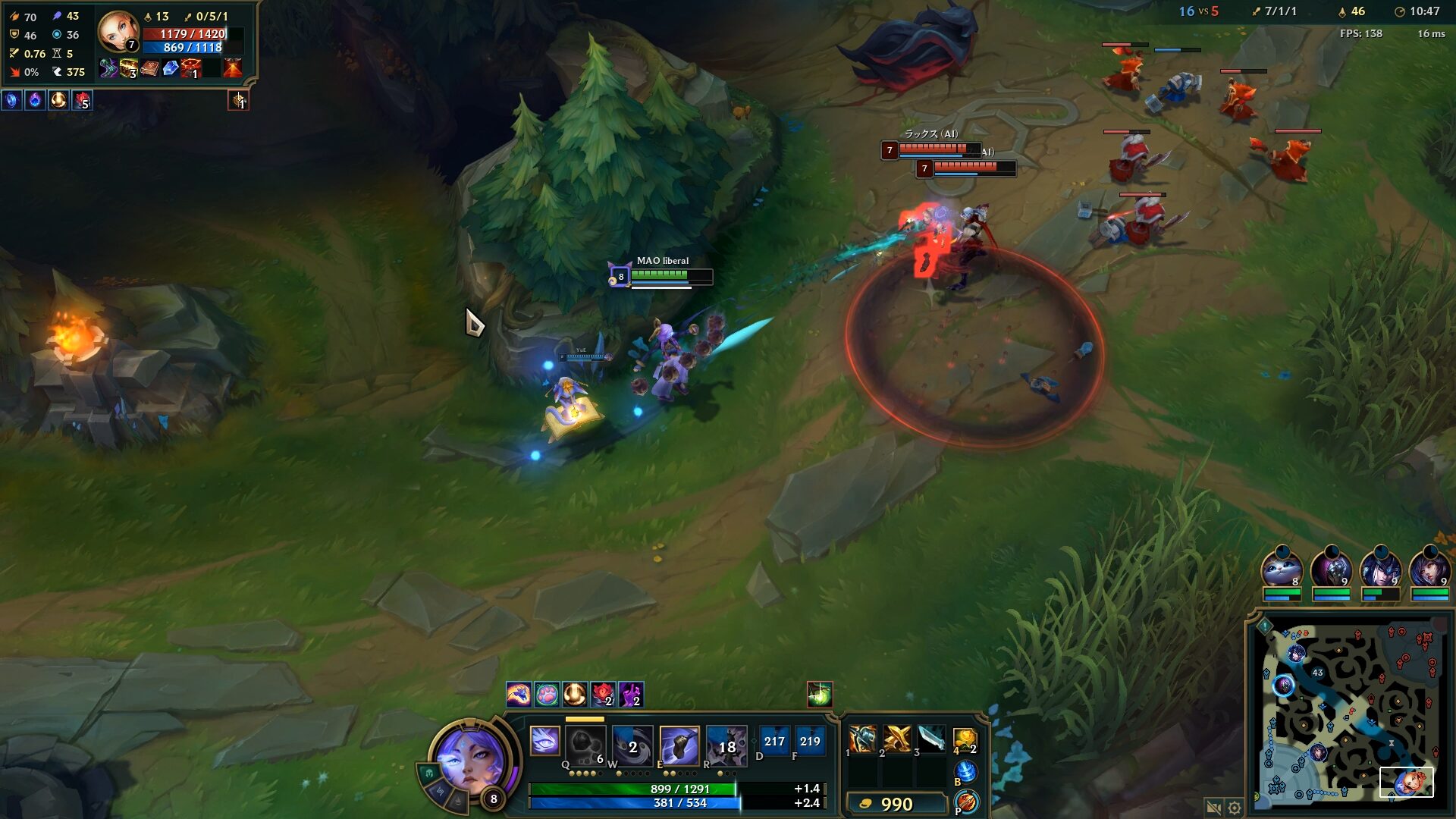The width and height of the screenshot is (1456, 819).
Task: Activate the yellow flower trinket slot
Action: 965,738
